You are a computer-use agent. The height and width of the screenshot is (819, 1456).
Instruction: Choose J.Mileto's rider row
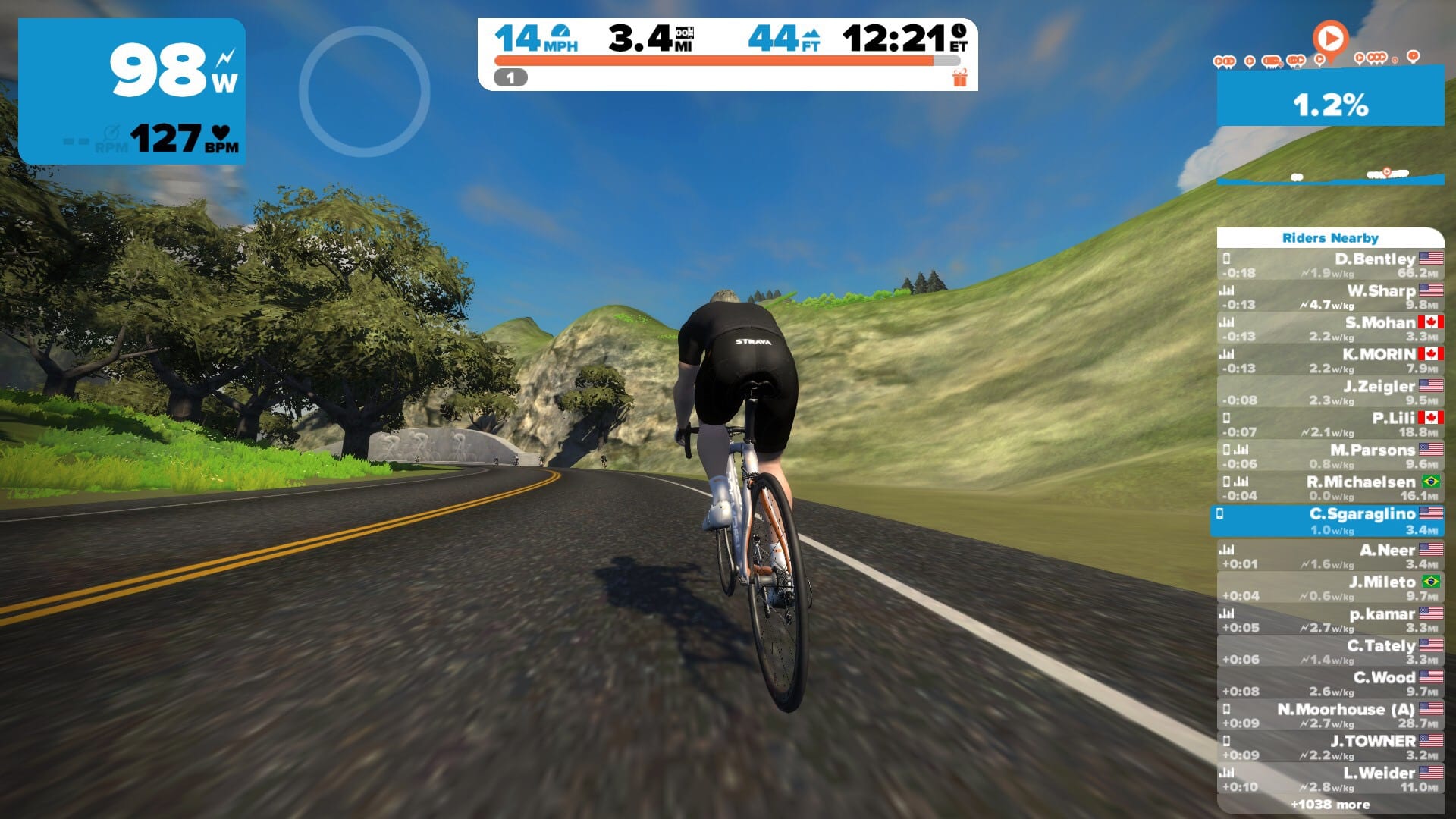tap(1330, 588)
